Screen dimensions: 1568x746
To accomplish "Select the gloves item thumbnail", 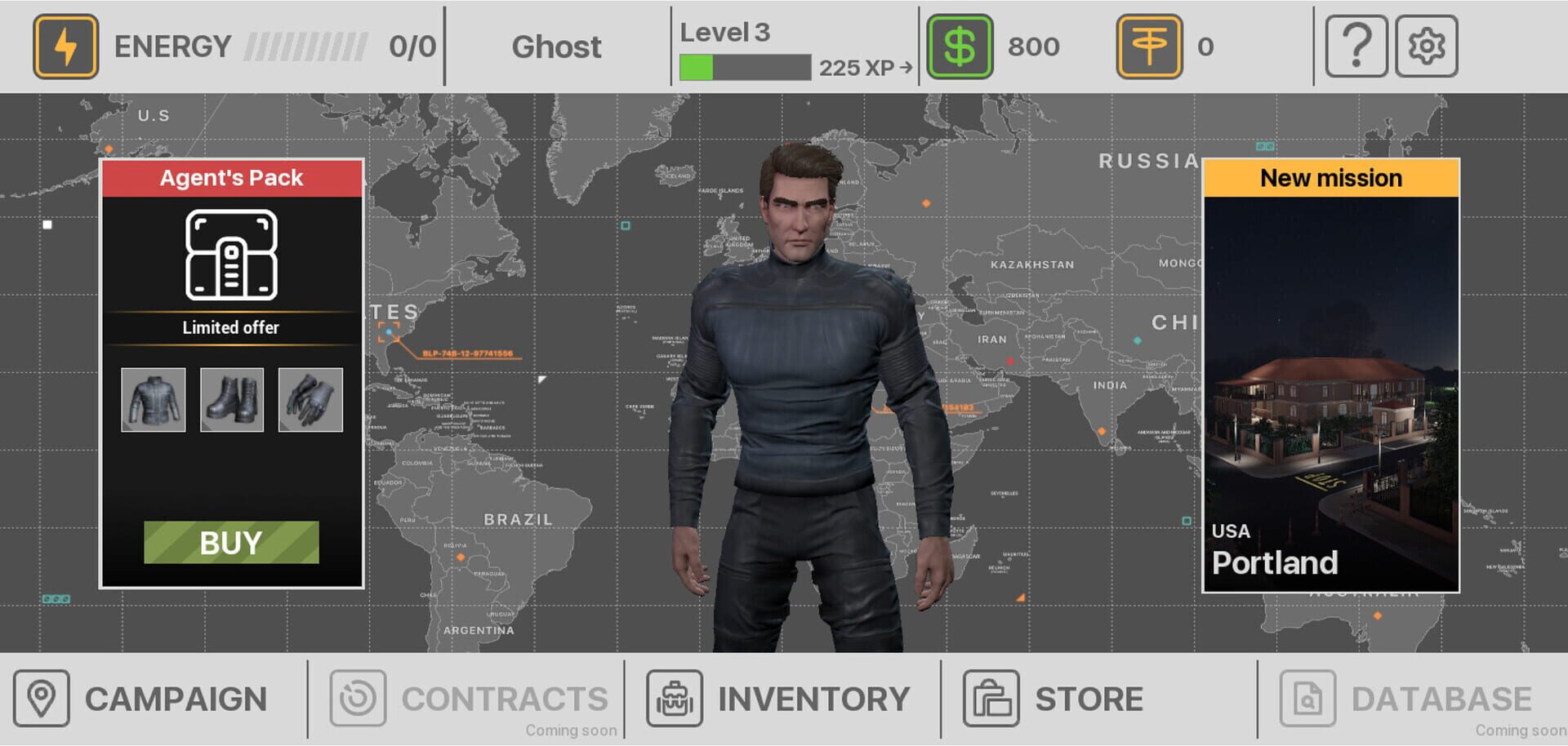I will (x=310, y=399).
